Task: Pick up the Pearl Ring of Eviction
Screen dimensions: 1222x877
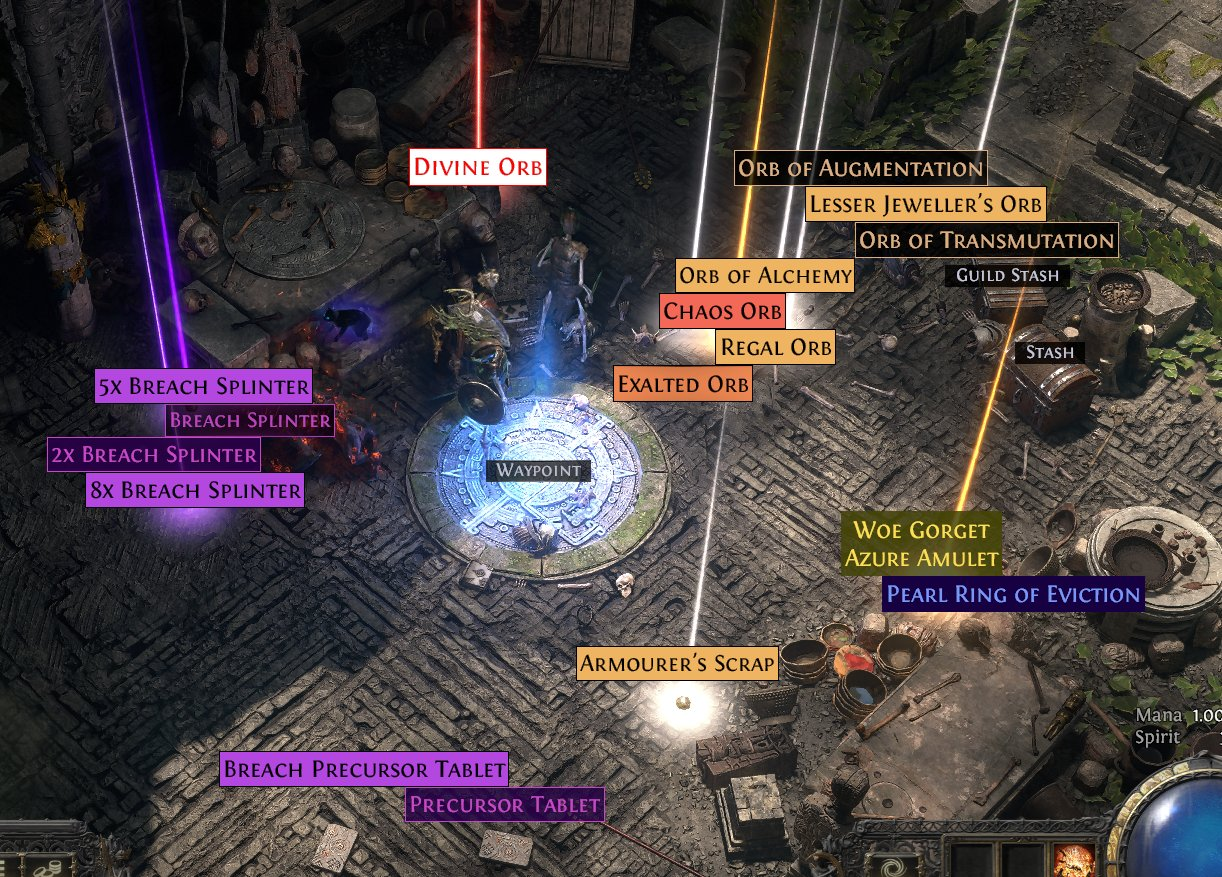Action: 1013,595
